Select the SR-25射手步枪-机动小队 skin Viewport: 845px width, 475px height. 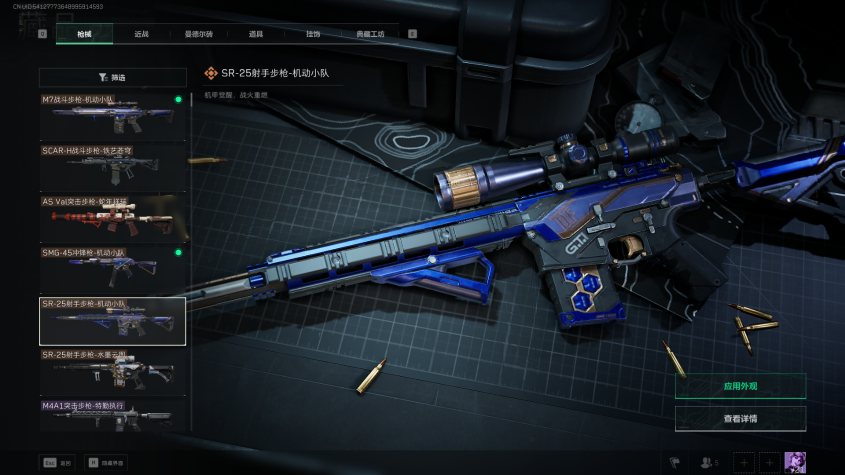point(112,321)
